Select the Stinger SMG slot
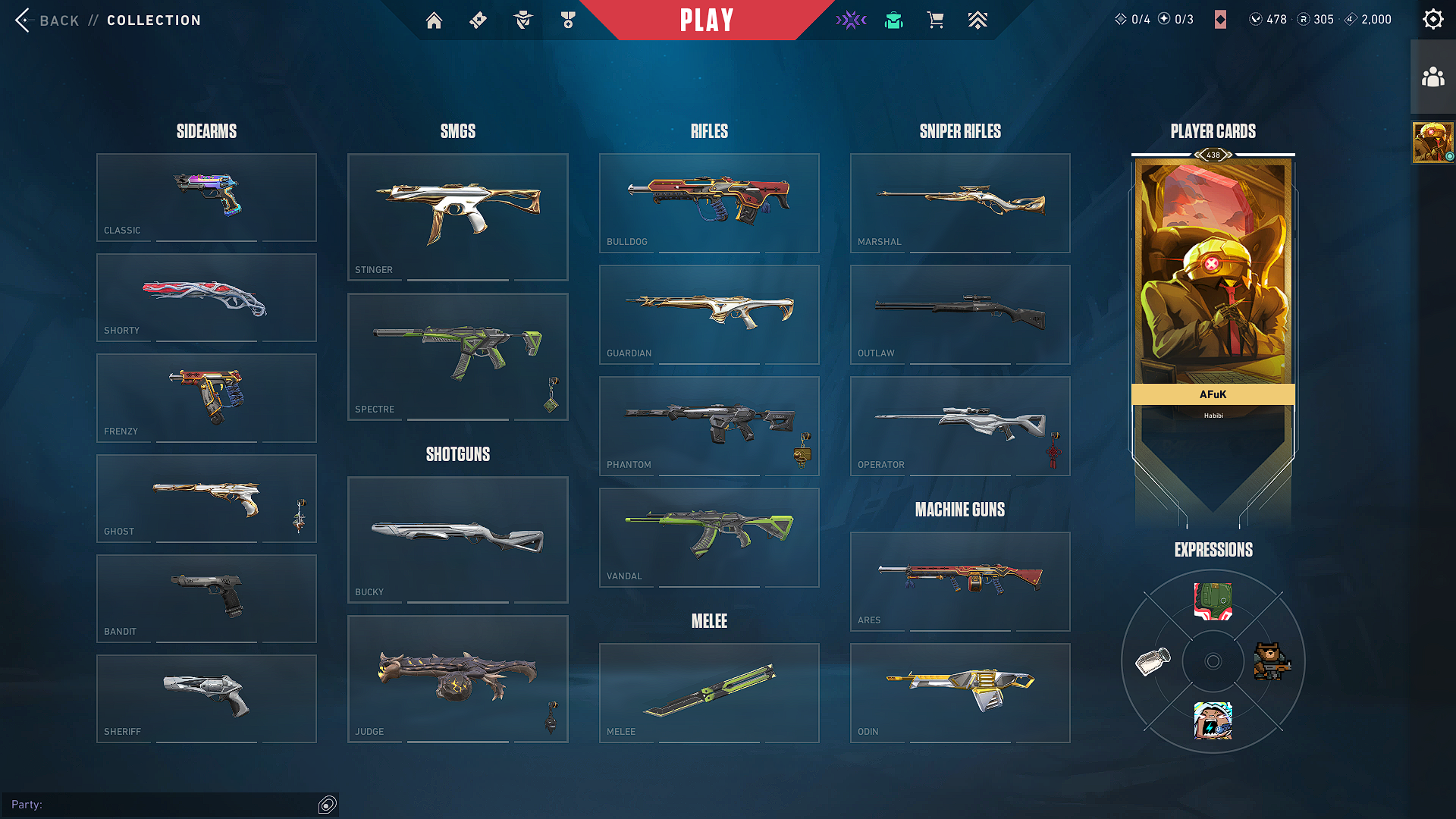This screenshot has width=1456, height=819. 457,217
